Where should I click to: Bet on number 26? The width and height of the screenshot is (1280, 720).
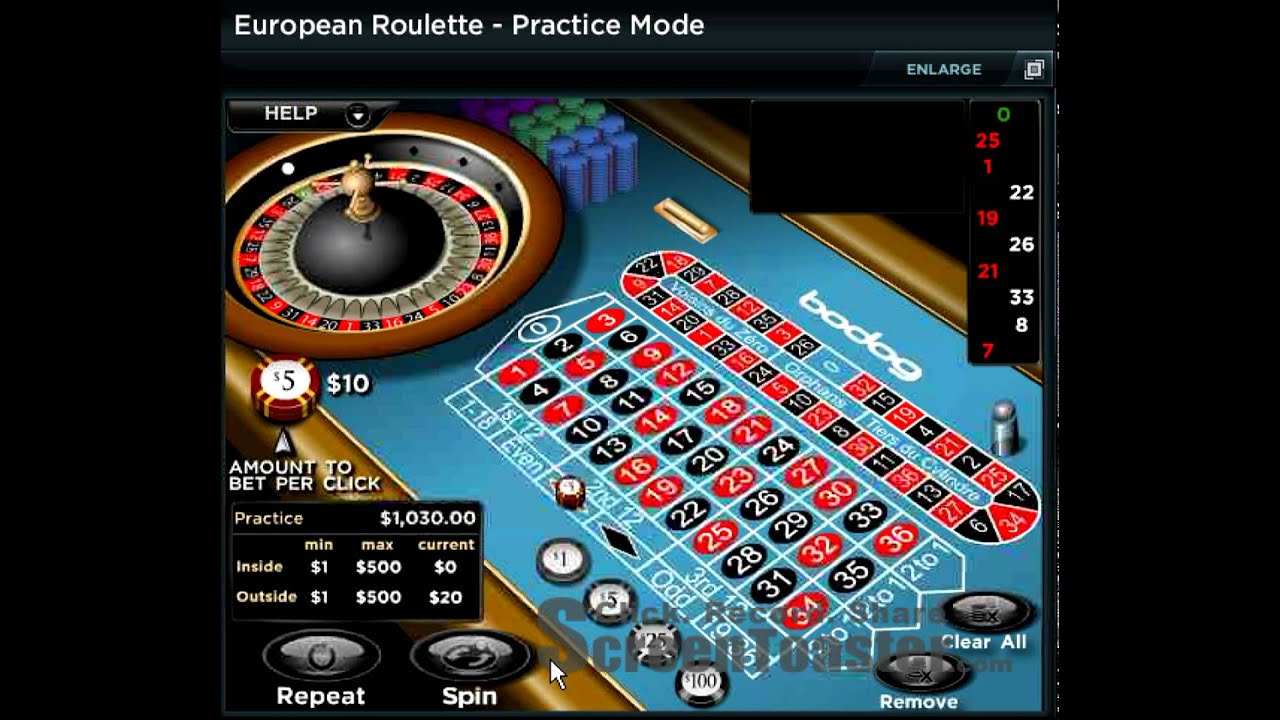(x=760, y=502)
